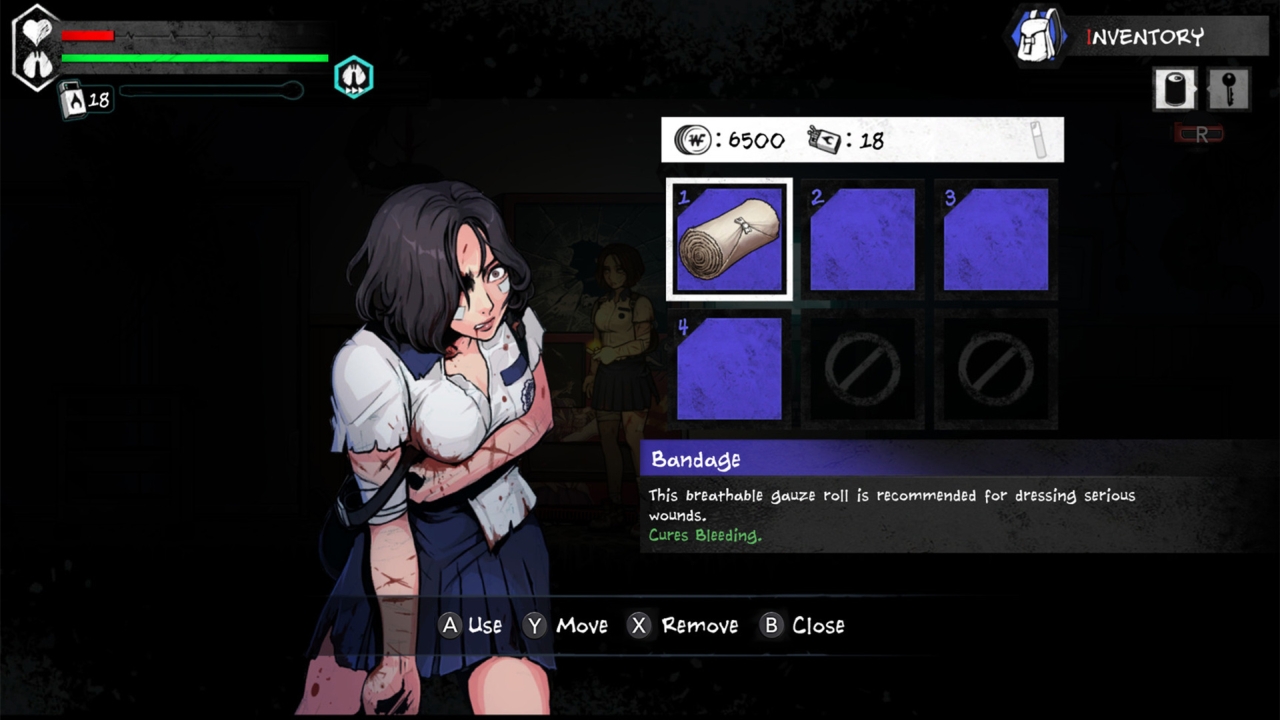
Task: Click the lungs stamina hexagon icon
Action: tap(352, 77)
